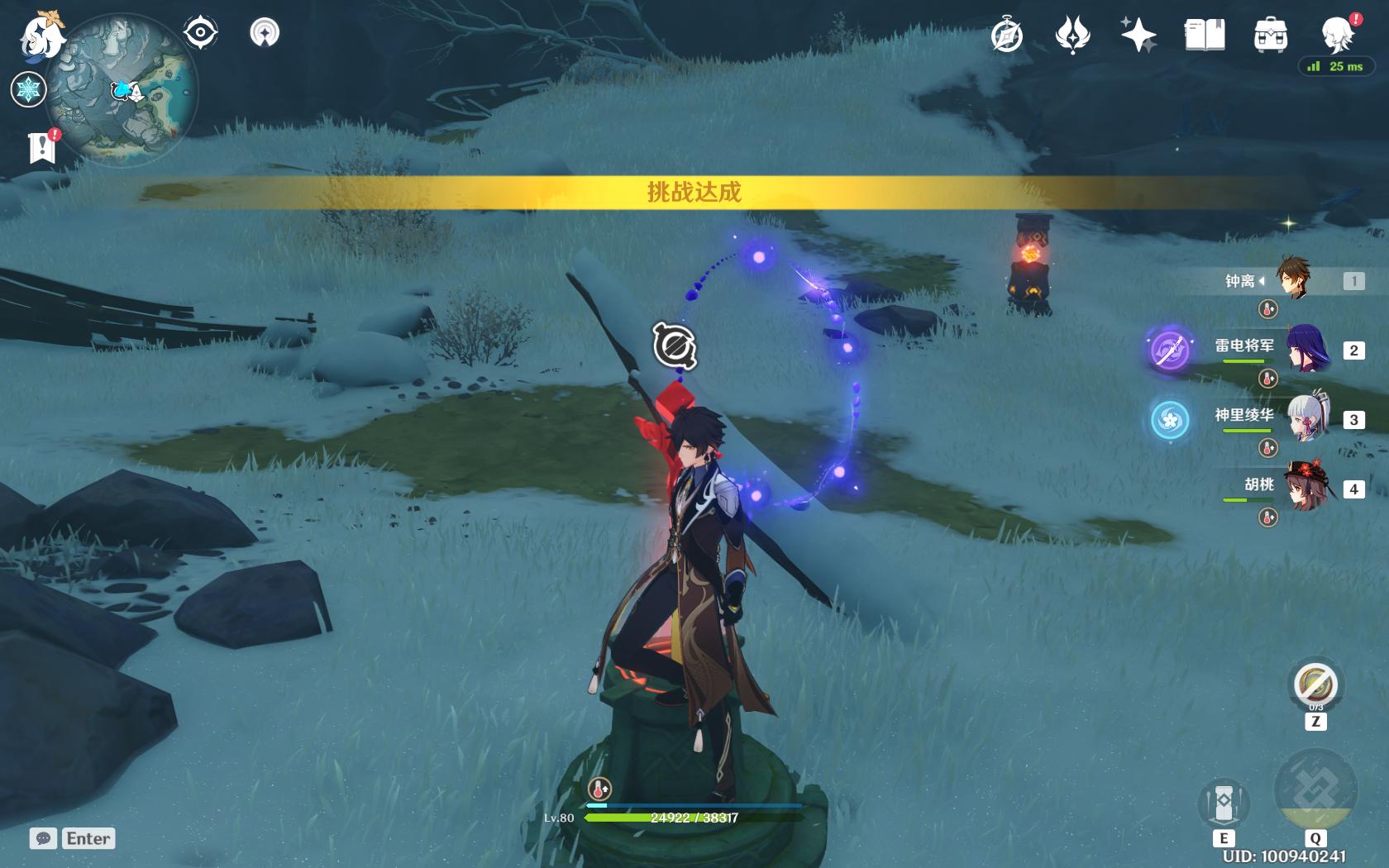Switch to Kamisato Ayaka party member
1389x868 pixels.
point(1306,419)
